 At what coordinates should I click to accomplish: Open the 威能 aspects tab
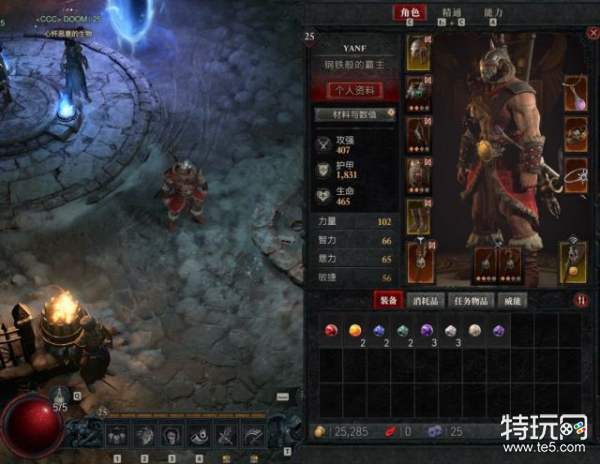[511, 299]
